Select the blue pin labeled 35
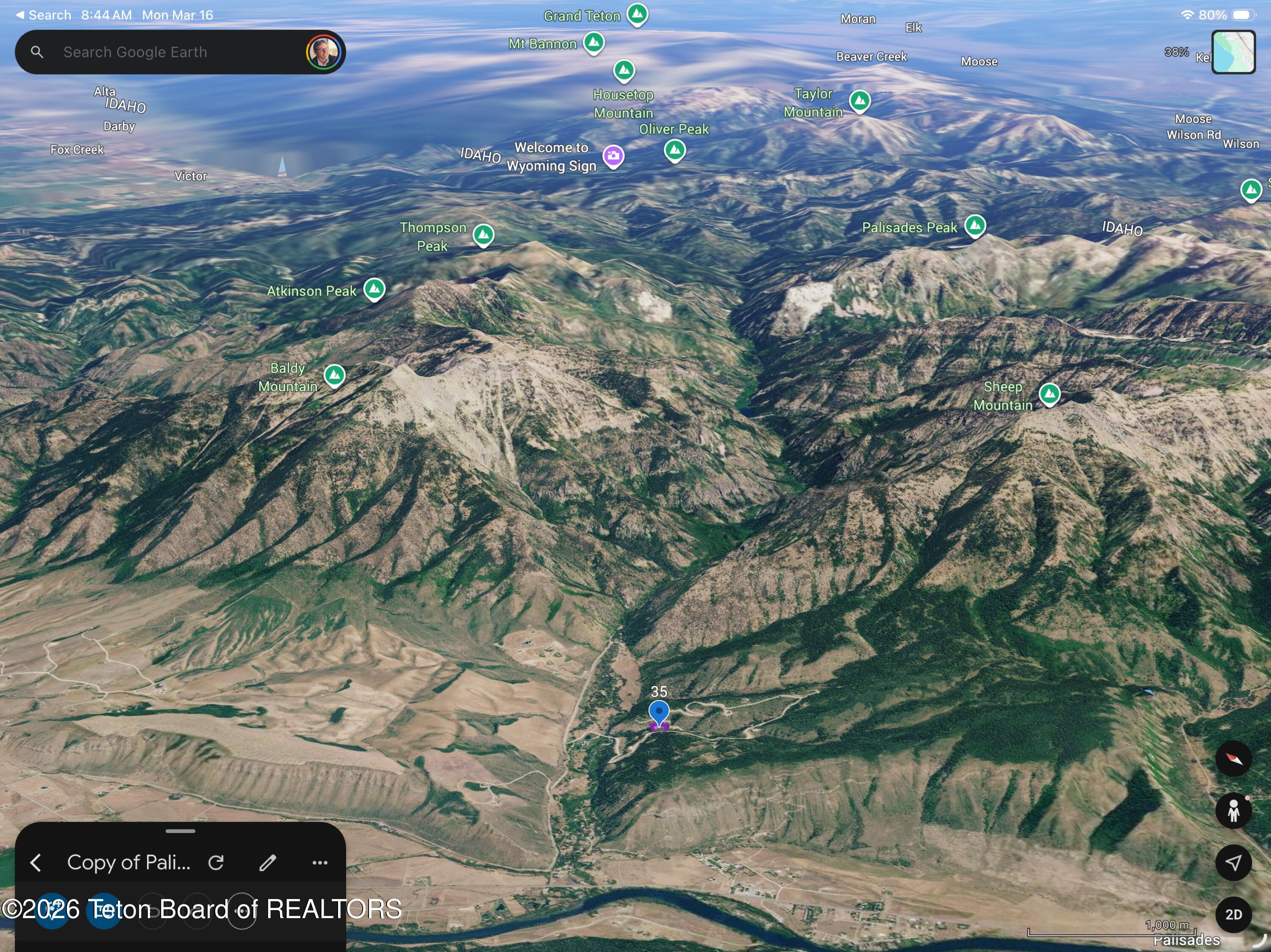1271x952 pixels. click(660, 712)
